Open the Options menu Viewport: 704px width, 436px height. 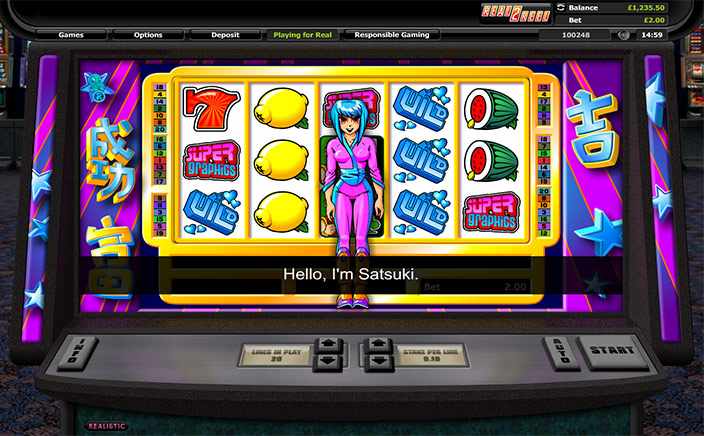pyautogui.click(x=148, y=35)
